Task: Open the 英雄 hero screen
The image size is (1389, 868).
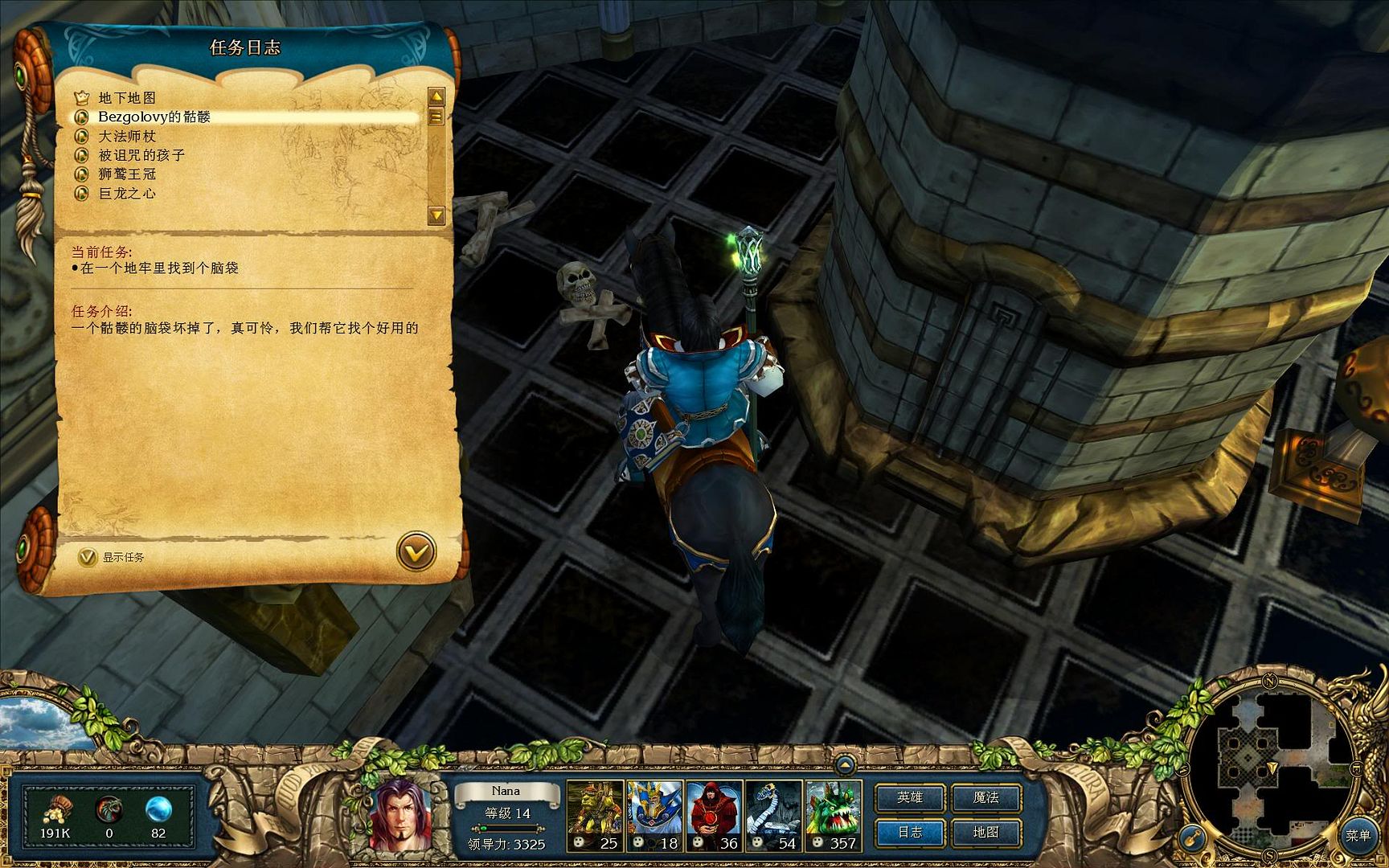Action: pos(910,797)
